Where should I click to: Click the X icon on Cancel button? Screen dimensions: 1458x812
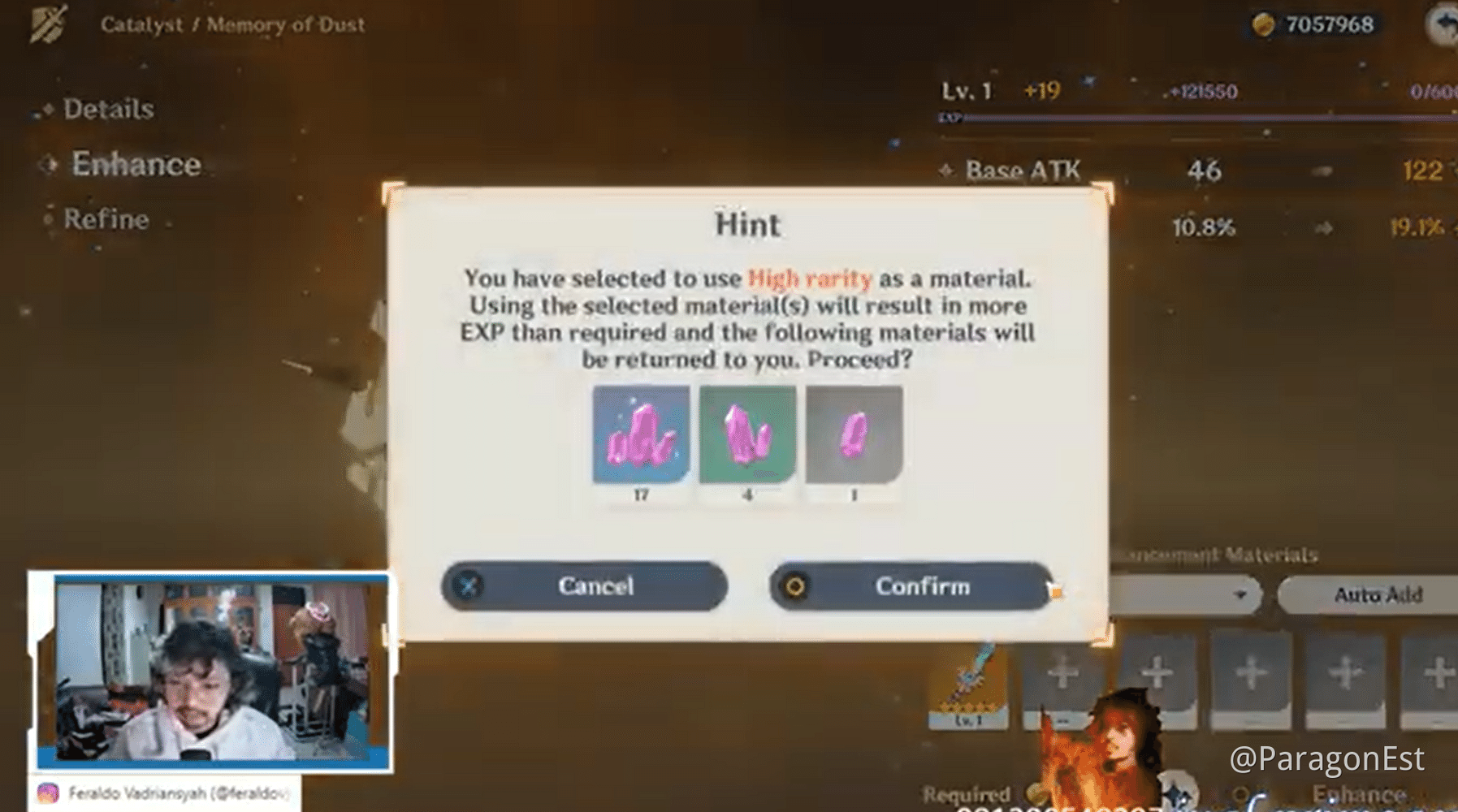(x=468, y=586)
